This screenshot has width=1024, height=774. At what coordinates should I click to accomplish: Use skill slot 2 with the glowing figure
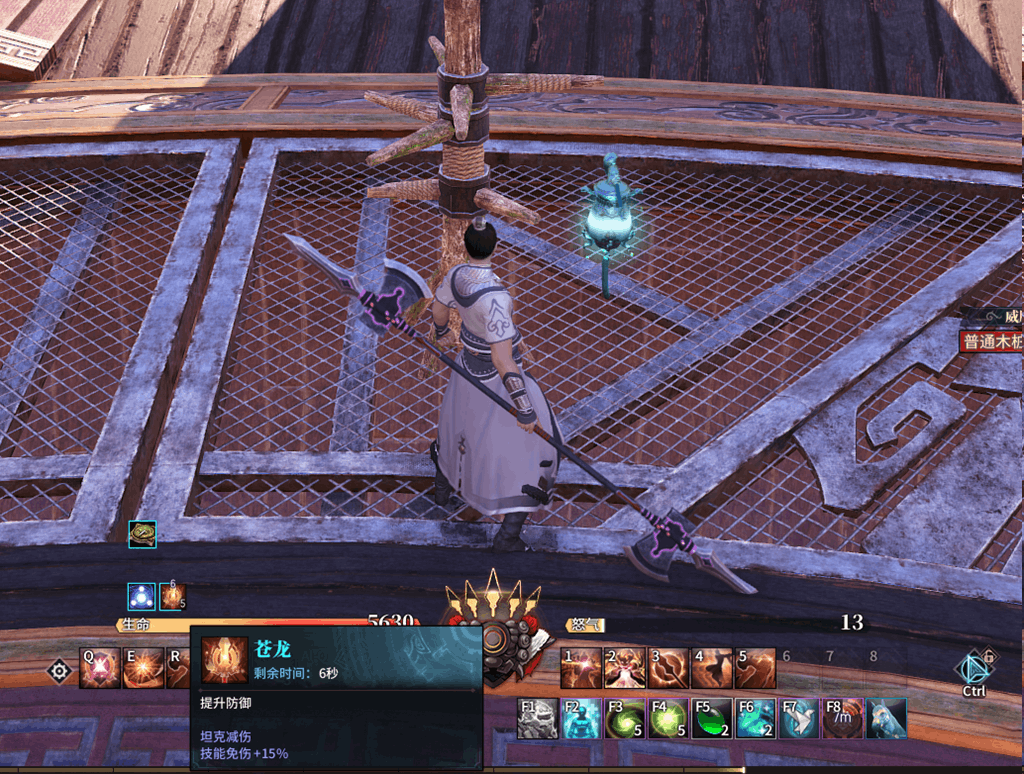tap(624, 668)
